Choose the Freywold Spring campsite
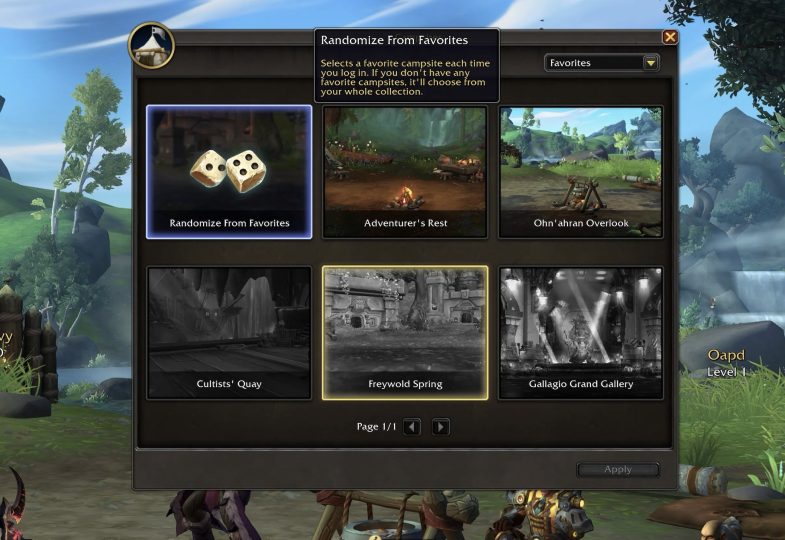This screenshot has width=785, height=540. click(x=405, y=332)
